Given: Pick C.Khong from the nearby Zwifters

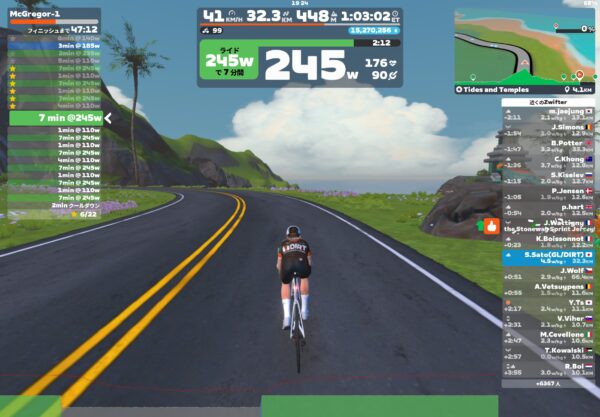Looking at the screenshot, I should pyautogui.click(x=549, y=163).
